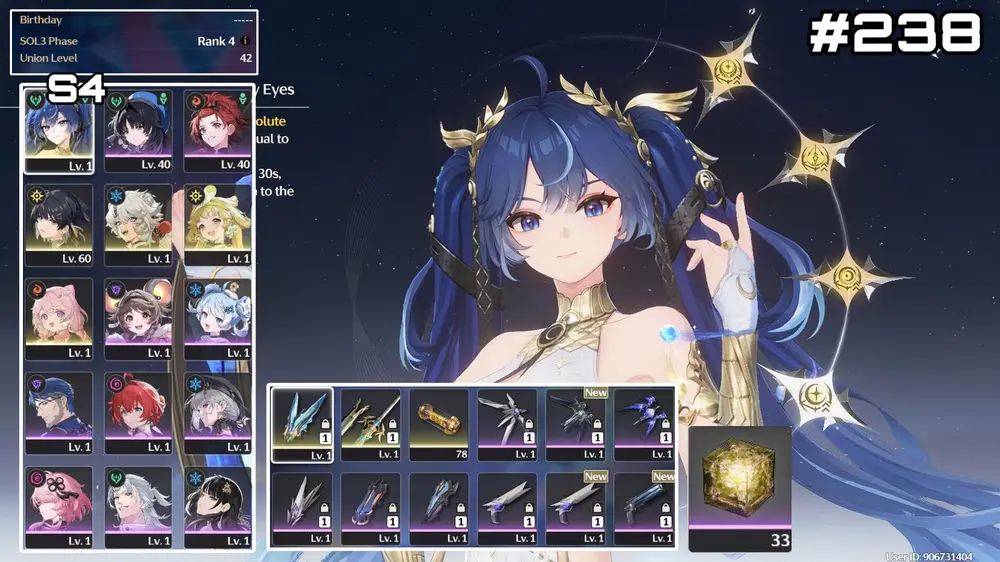Screen dimensions: 1000x562
Task: Choose the blue-beret character at Lv. 40
Action: click(139, 131)
